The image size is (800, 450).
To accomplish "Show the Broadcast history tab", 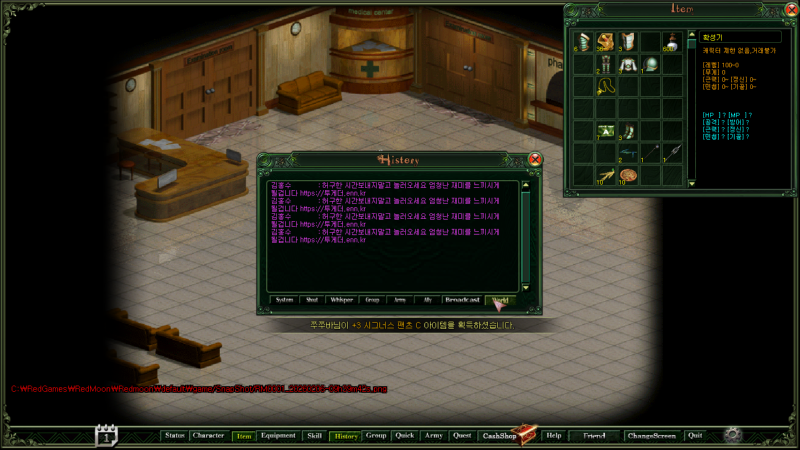I will [x=462, y=299].
